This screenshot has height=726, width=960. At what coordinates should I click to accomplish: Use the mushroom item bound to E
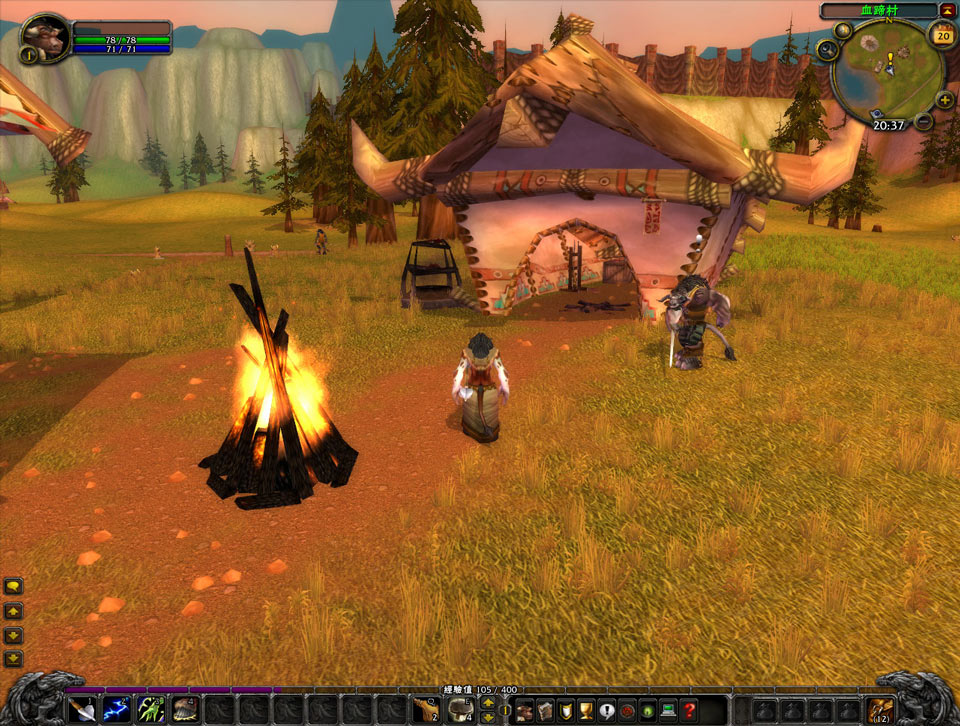coord(460,711)
